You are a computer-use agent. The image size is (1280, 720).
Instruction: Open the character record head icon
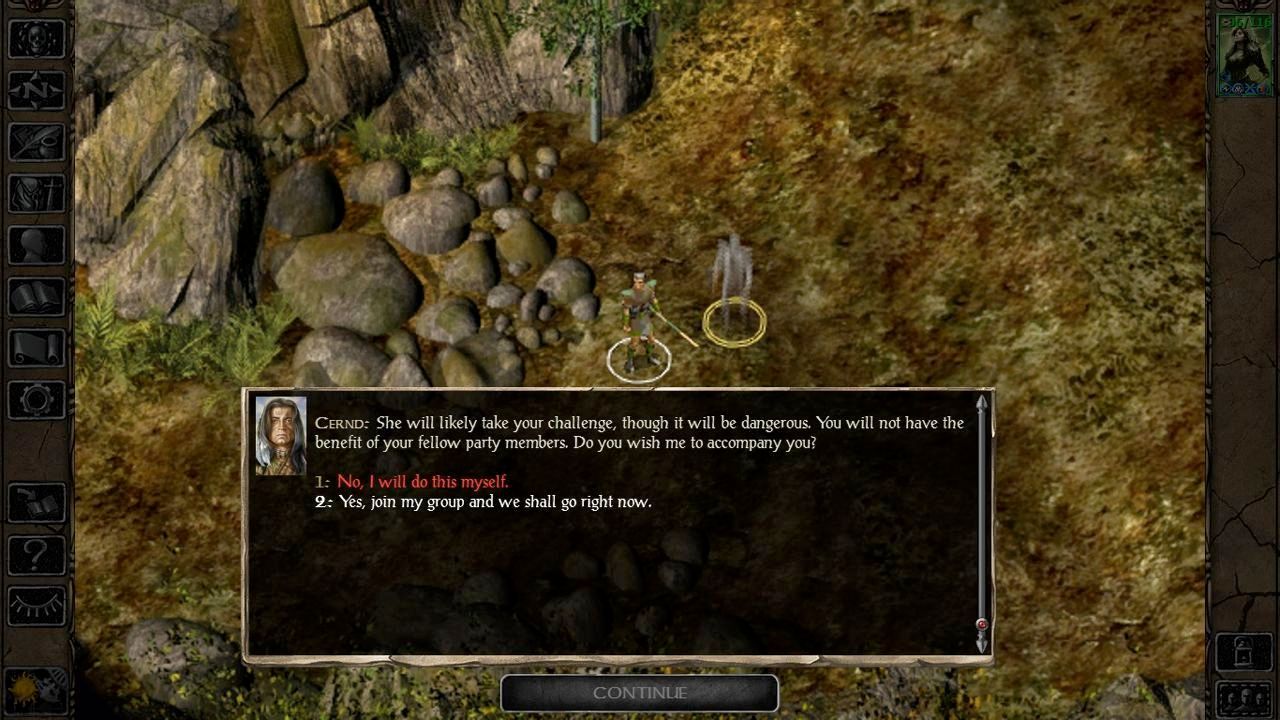(x=37, y=245)
